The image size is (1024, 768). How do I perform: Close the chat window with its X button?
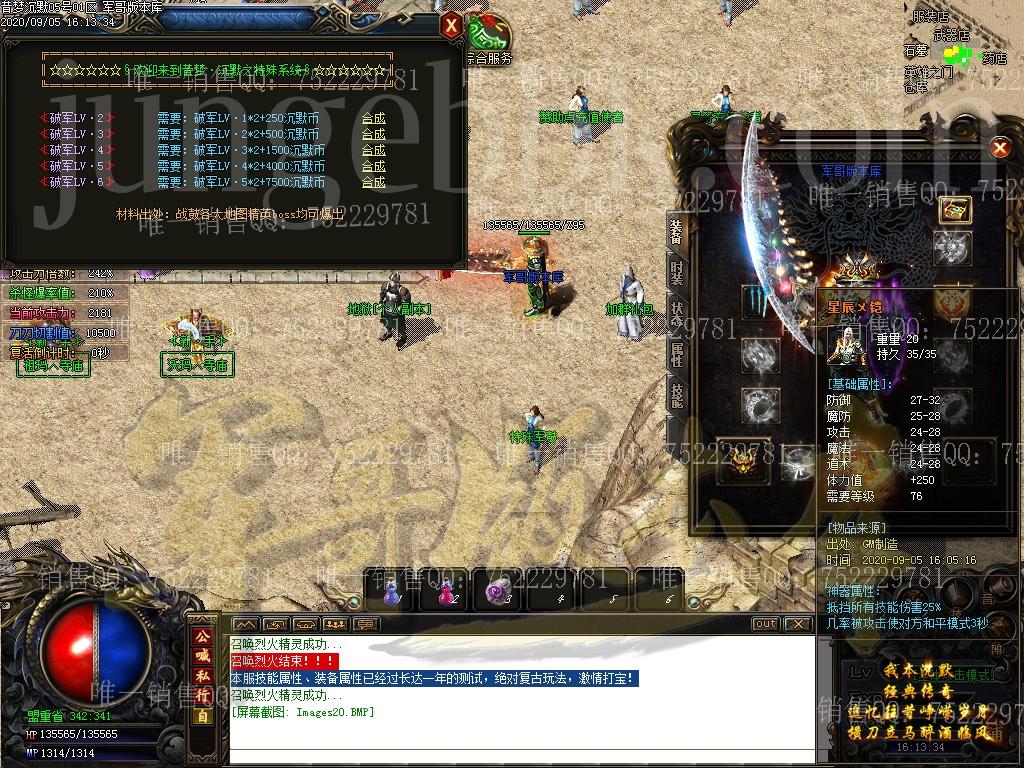797,624
